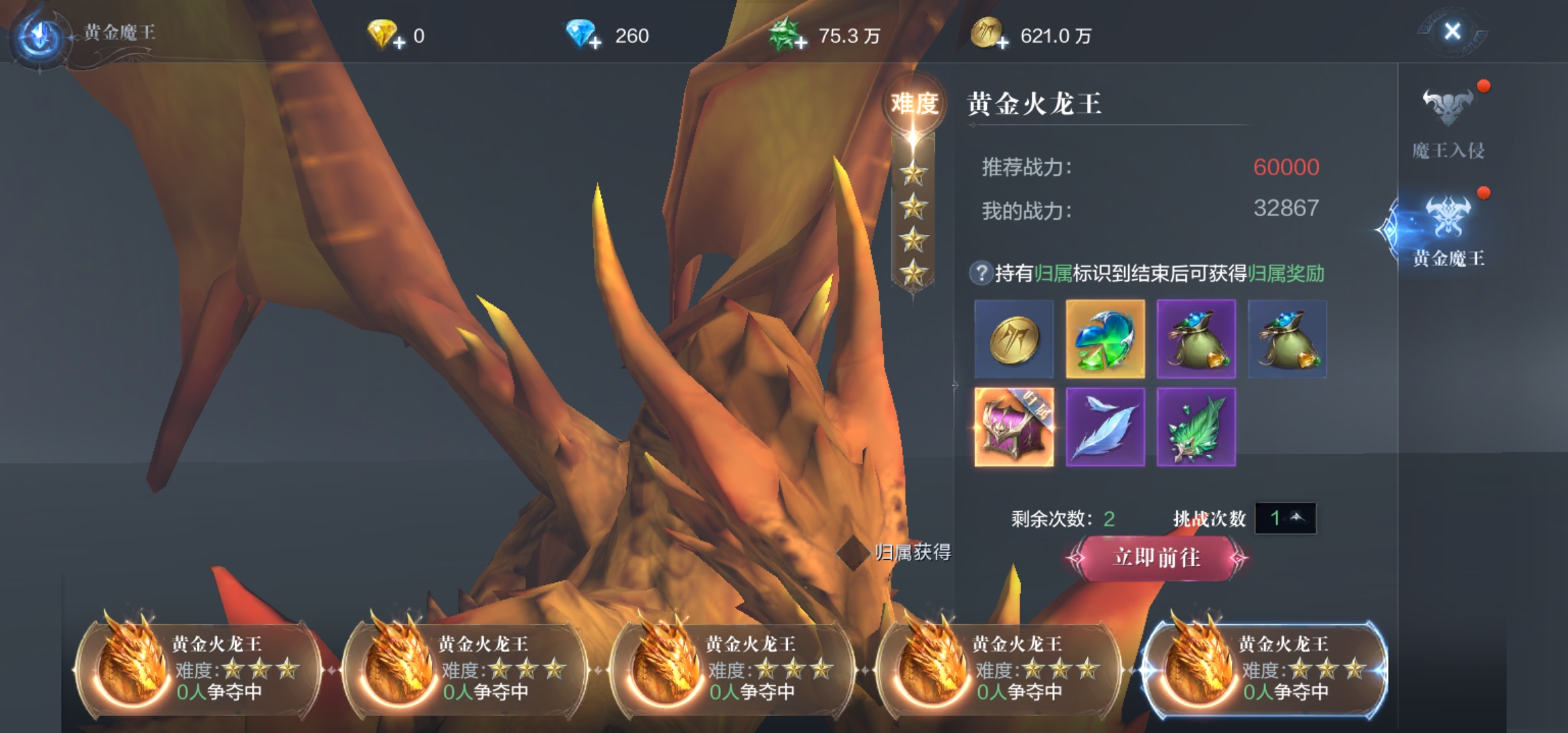View the gold coin reward slot
The height and width of the screenshot is (733, 1568).
coord(1013,339)
